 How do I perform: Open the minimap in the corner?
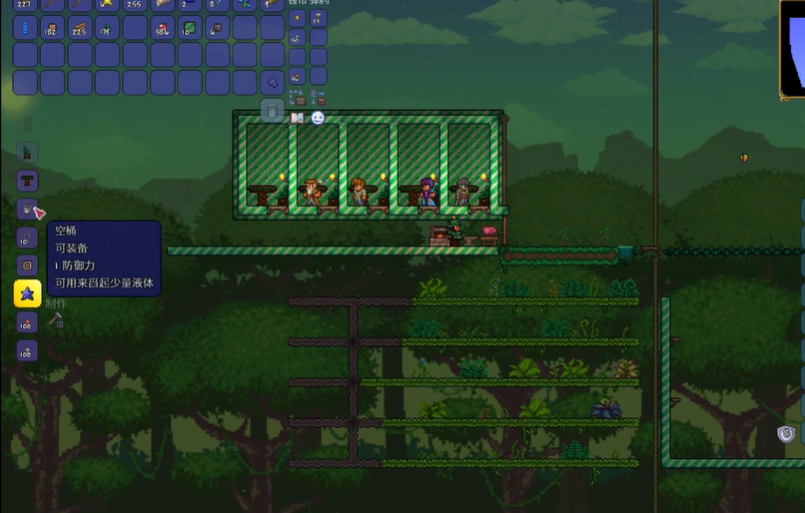pos(793,48)
